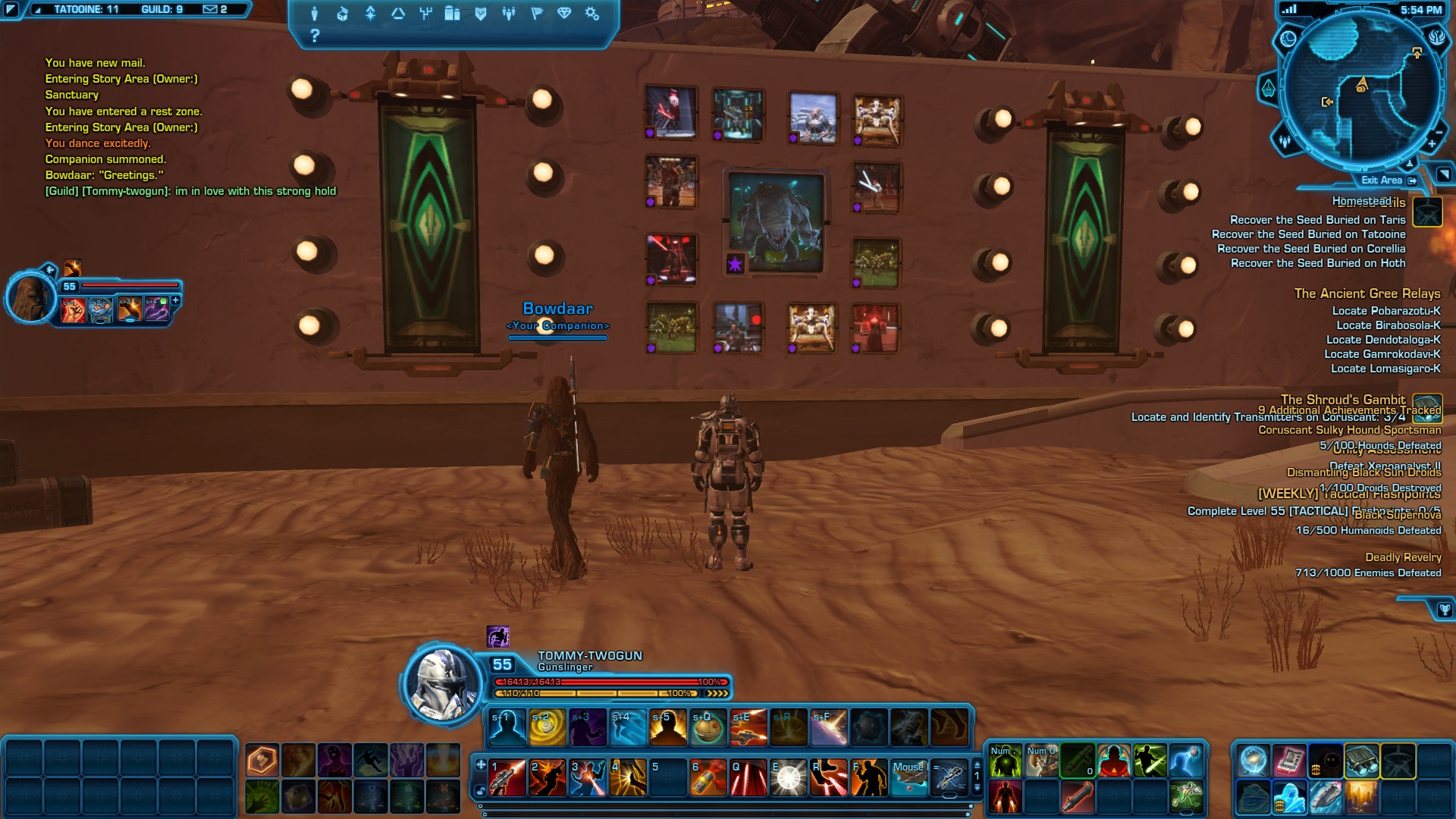Zoom in the minimap with the plus button
This screenshot has height=819, width=1456.
click(x=1432, y=143)
